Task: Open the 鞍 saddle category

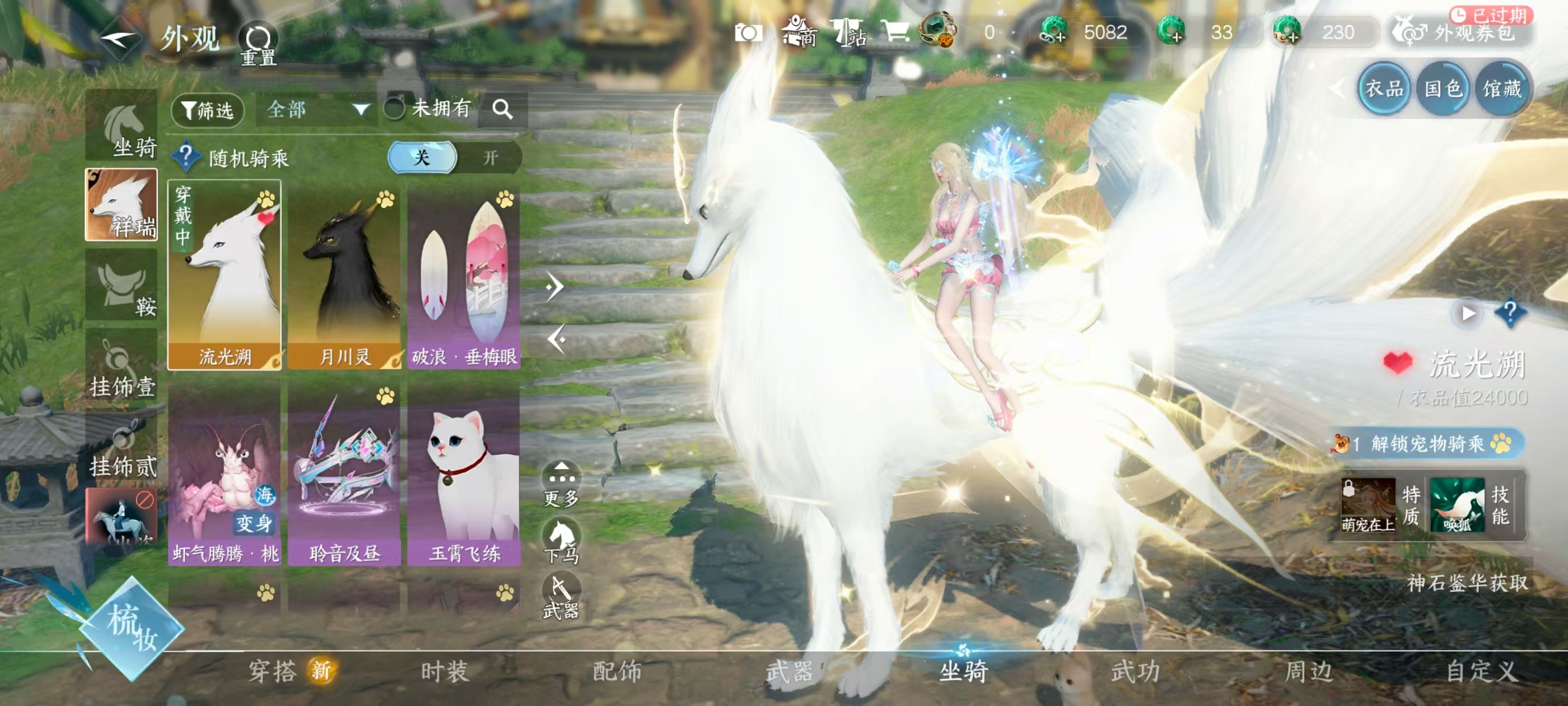Action: click(x=122, y=286)
